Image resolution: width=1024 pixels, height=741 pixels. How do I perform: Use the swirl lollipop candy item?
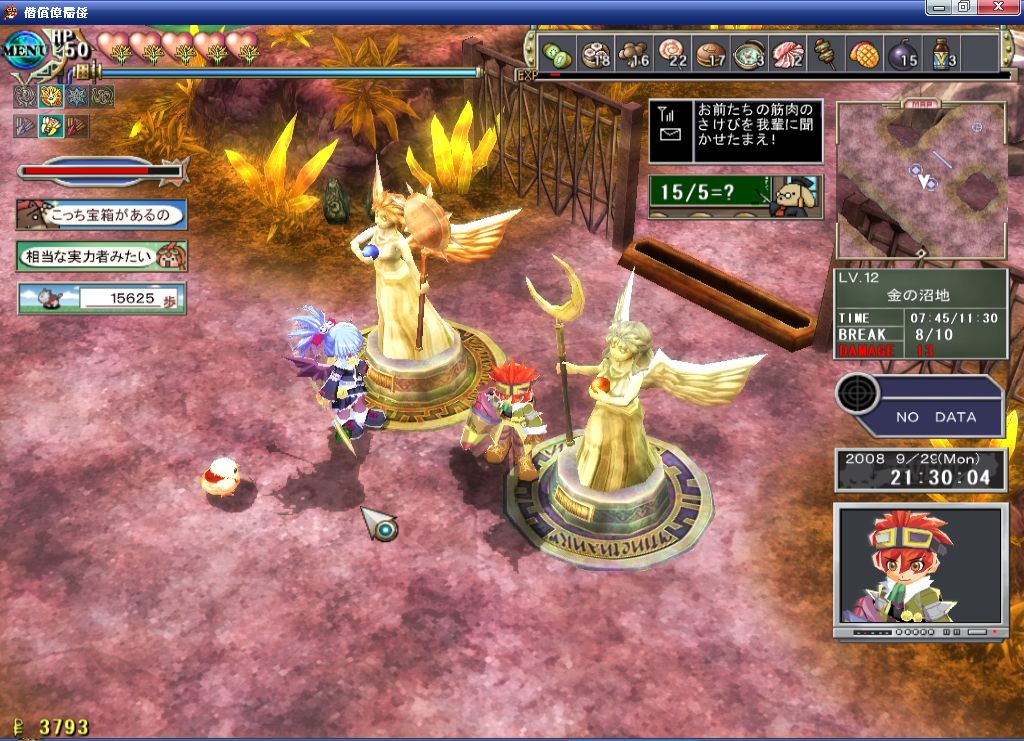point(672,53)
